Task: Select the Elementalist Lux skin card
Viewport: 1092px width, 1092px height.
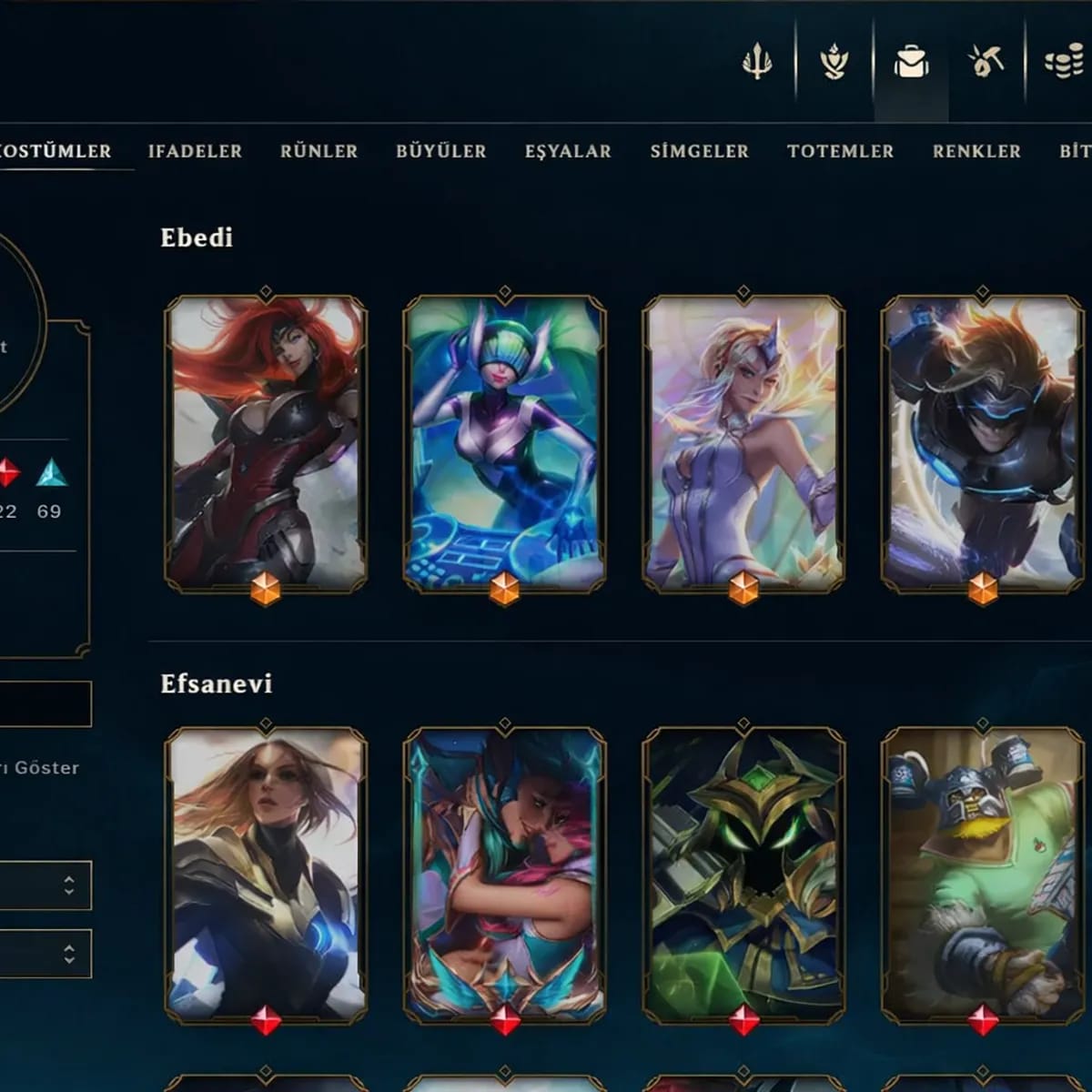Action: click(x=743, y=442)
